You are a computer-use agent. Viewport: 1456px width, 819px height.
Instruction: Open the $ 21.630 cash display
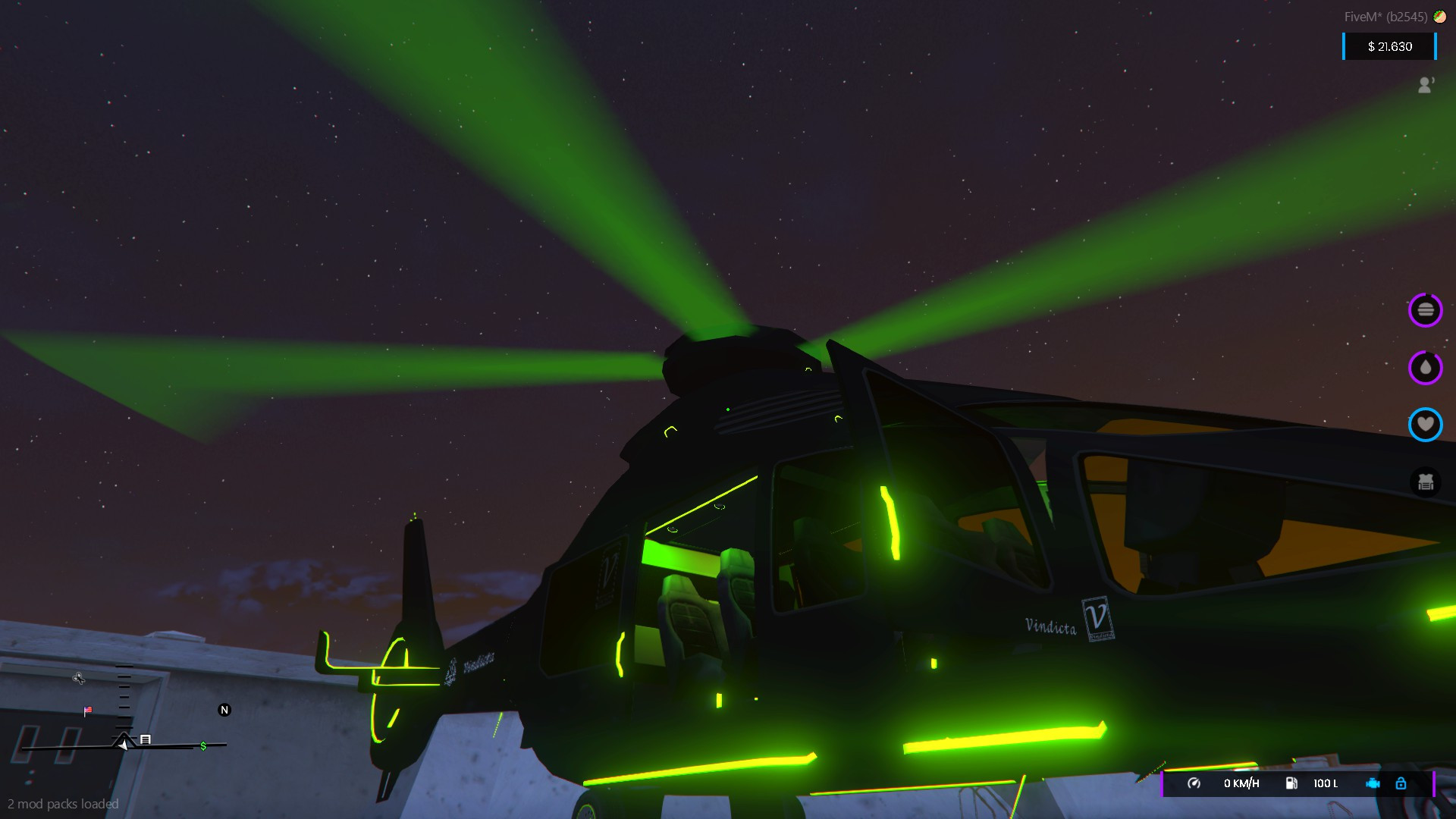[x=1389, y=46]
